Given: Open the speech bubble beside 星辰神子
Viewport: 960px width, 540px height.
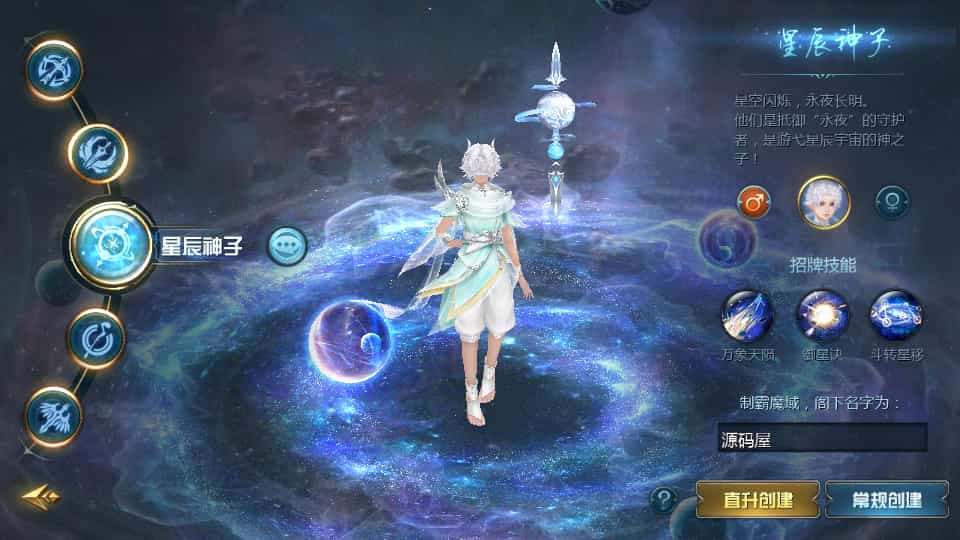Looking at the screenshot, I should coord(287,245).
